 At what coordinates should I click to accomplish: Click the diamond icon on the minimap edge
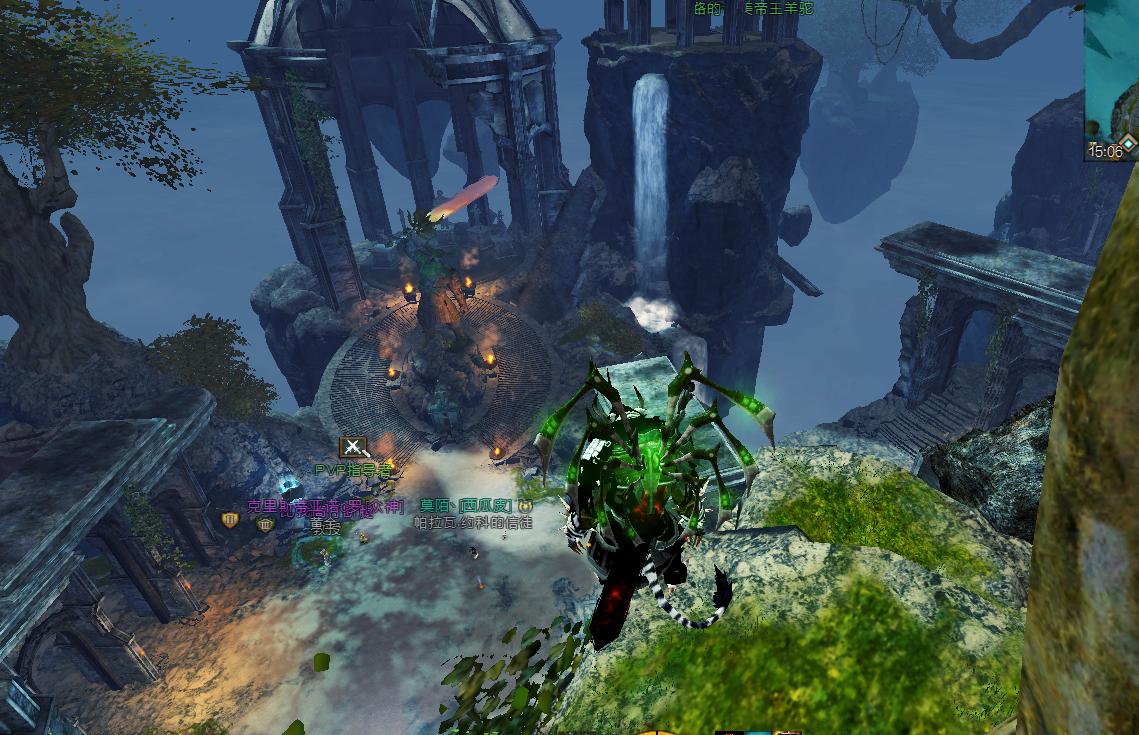[x=1128, y=145]
